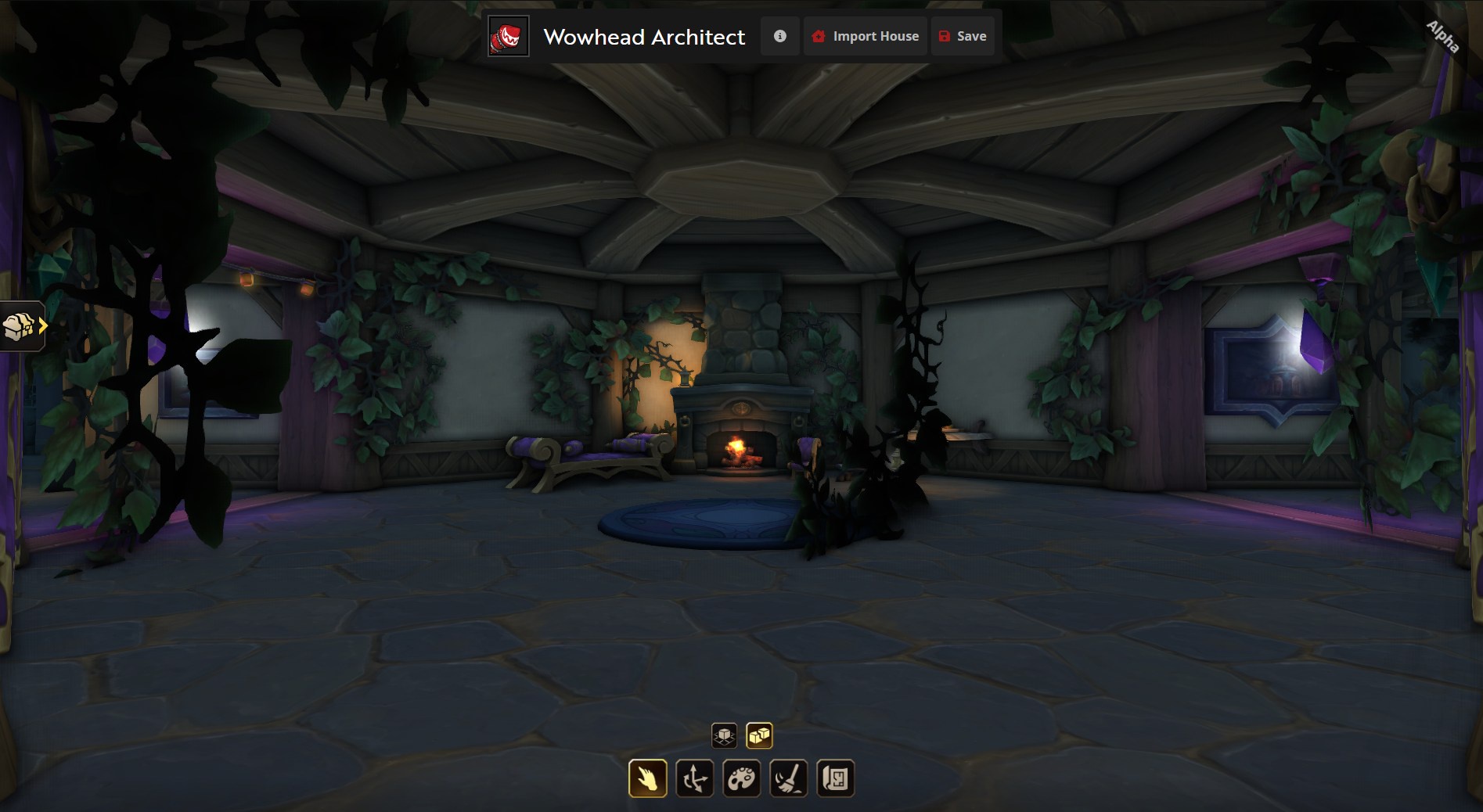The height and width of the screenshot is (812, 1483).
Task: Click the red house icon on Import House
Action: coord(819,36)
